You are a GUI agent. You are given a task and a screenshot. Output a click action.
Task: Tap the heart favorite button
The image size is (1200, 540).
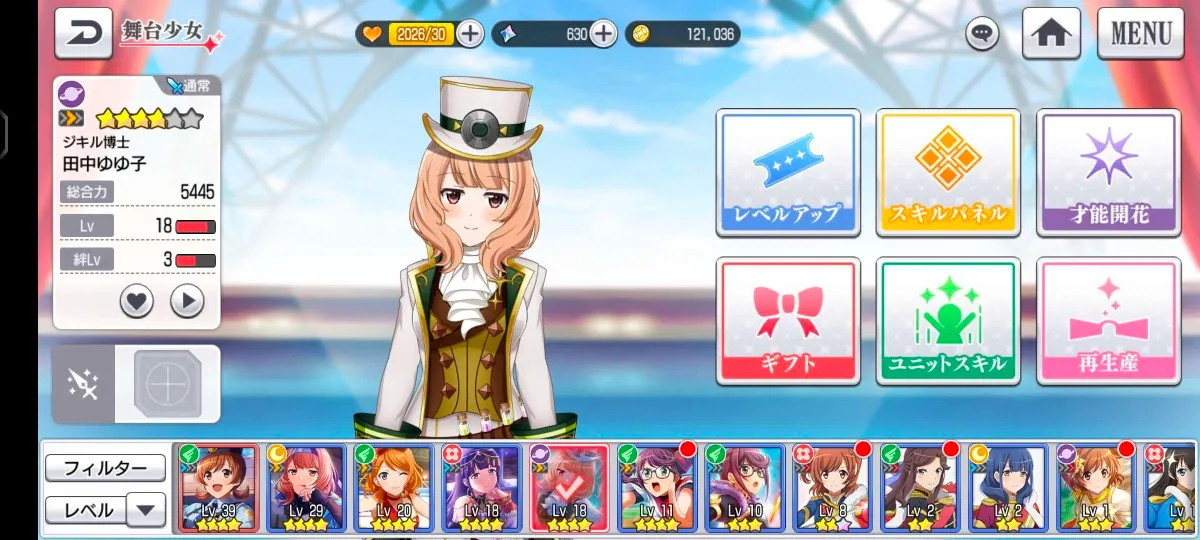point(137,300)
